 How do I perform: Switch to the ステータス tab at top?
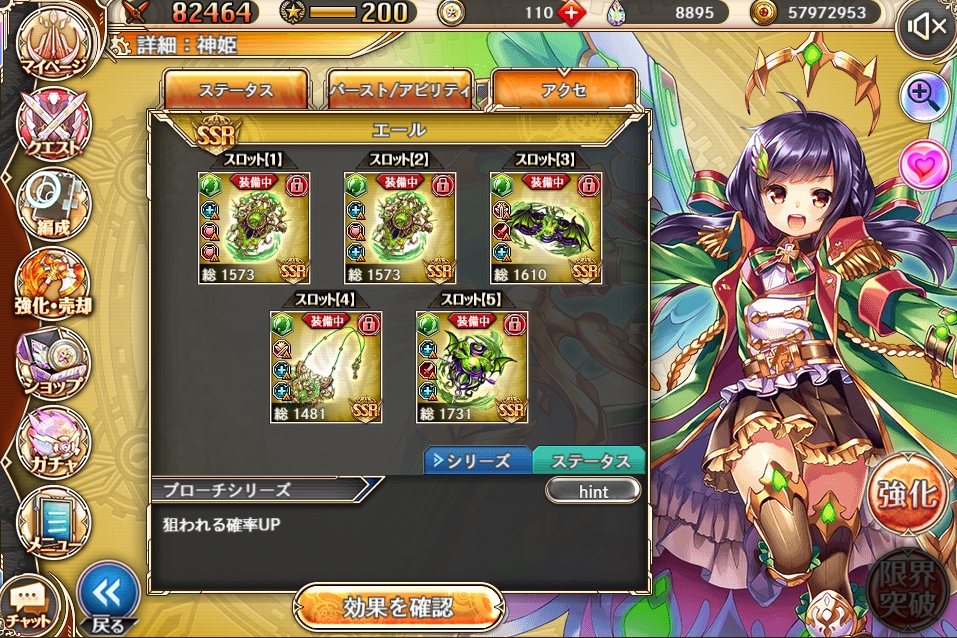tap(236, 90)
